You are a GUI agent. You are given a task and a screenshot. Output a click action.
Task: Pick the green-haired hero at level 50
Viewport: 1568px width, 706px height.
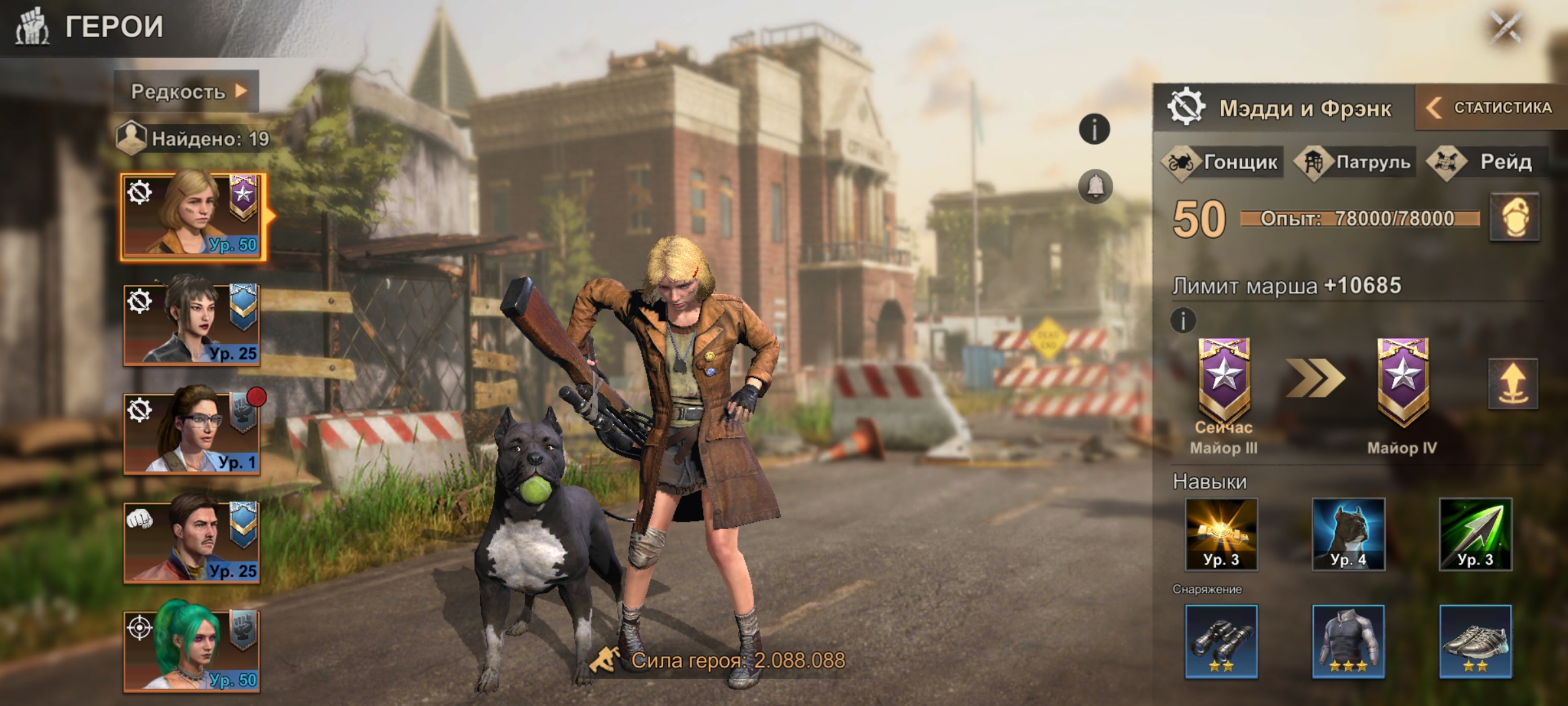(x=192, y=650)
